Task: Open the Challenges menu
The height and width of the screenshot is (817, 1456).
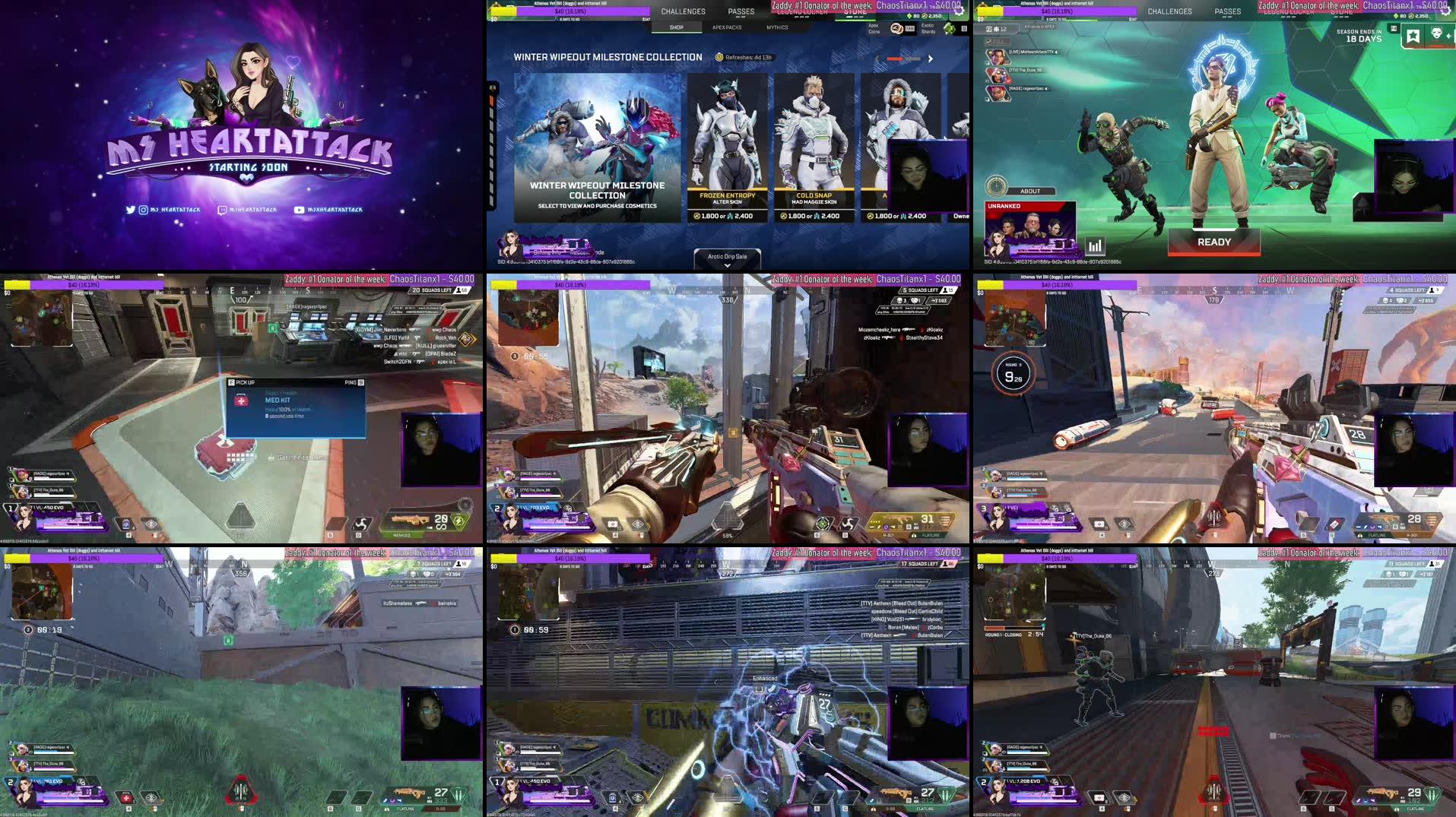Action: pyautogui.click(x=683, y=11)
